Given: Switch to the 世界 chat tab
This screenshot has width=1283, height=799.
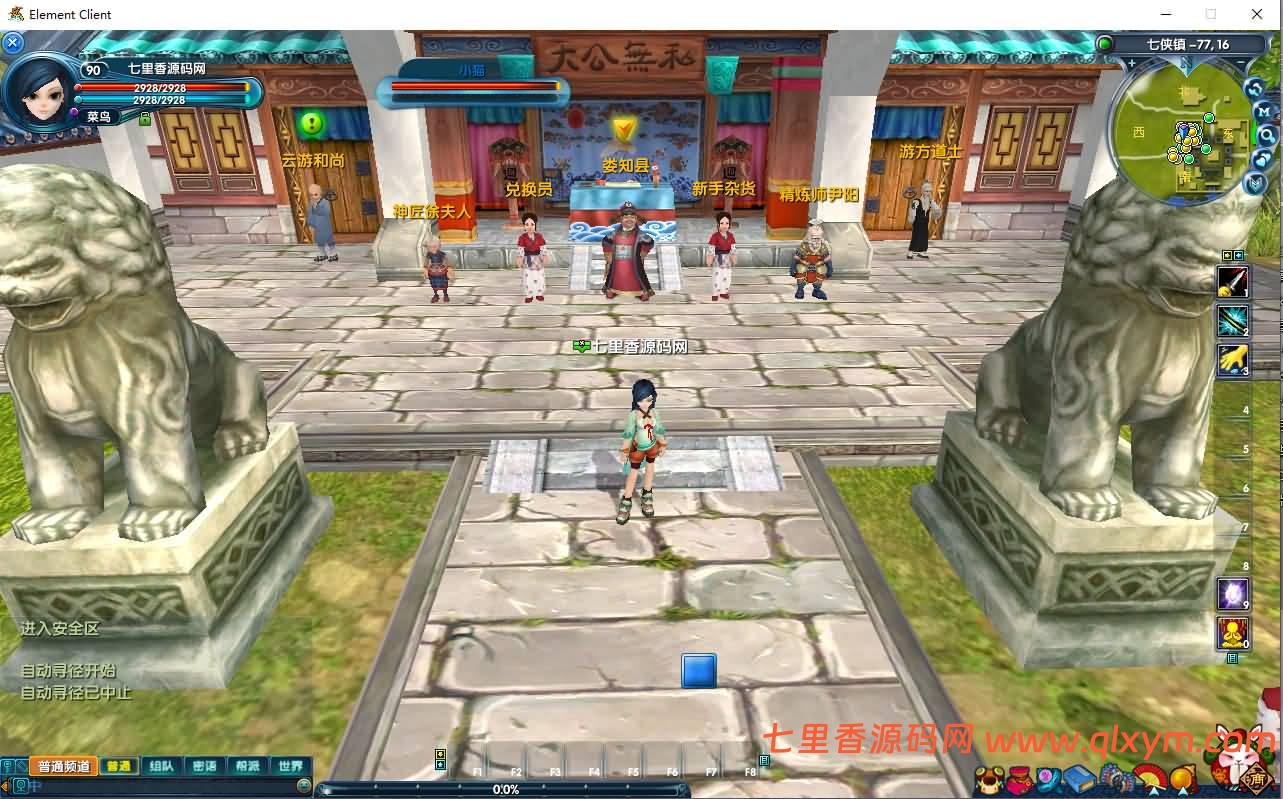Looking at the screenshot, I should pyautogui.click(x=291, y=766).
